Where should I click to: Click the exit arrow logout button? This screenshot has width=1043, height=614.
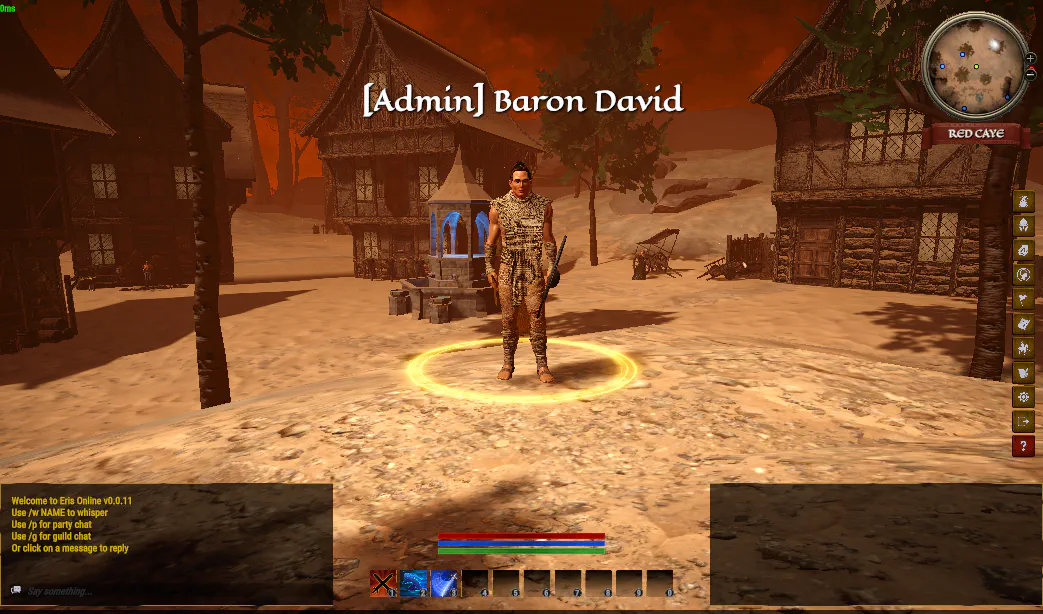[1023, 422]
